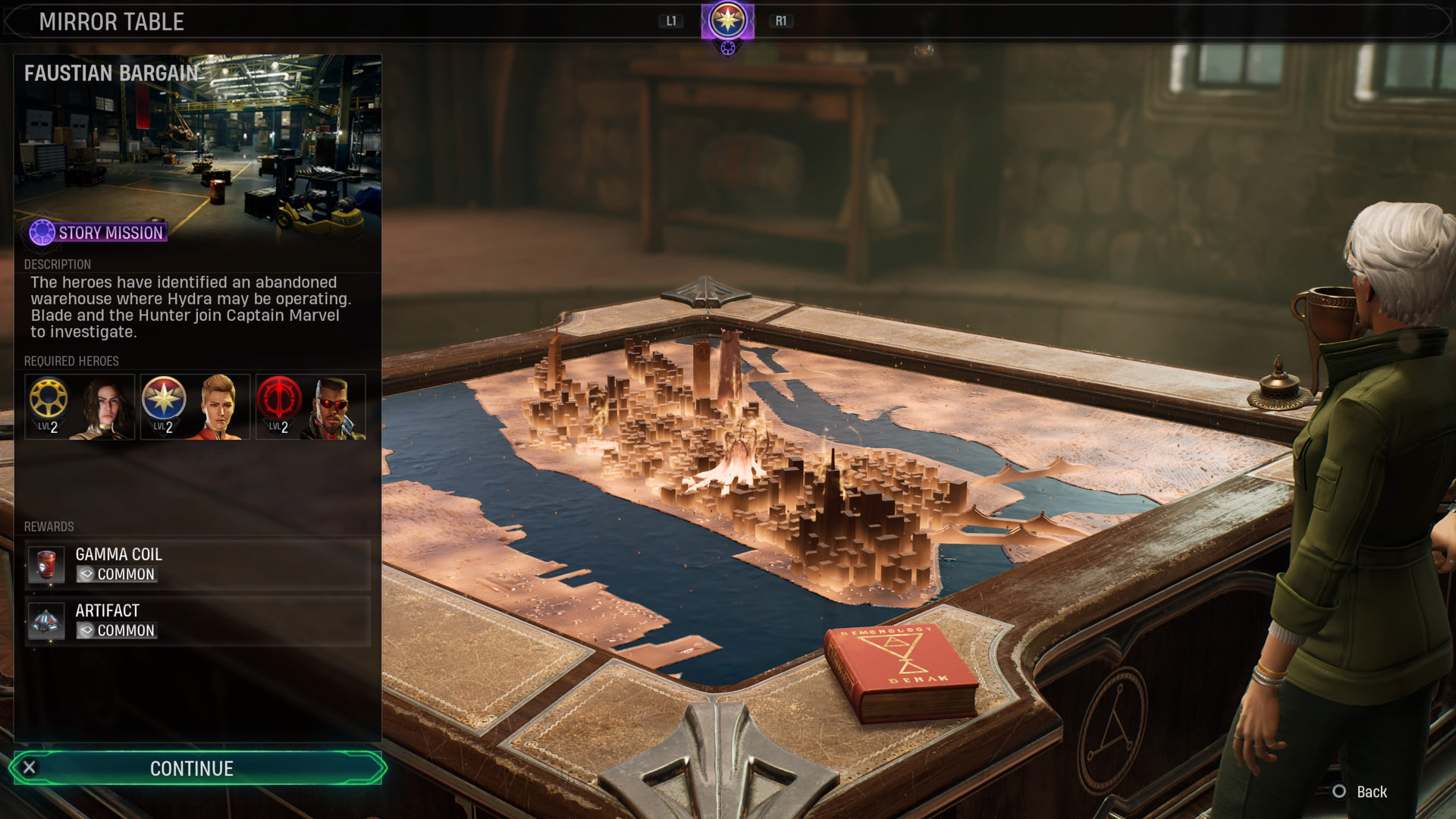The height and width of the screenshot is (819, 1456).
Task: Select the Blade required hero portrait
Action: click(x=311, y=407)
